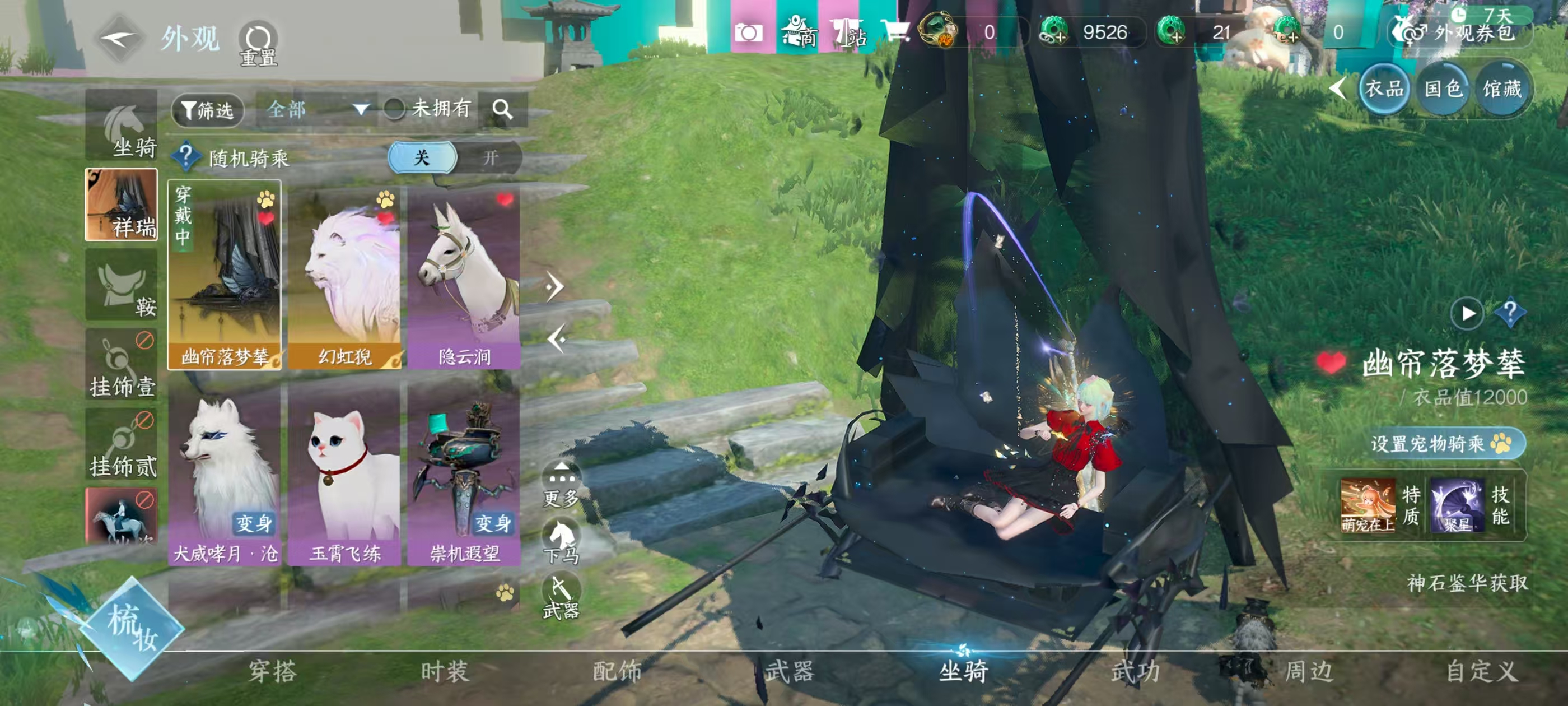Go back using the arrow beside 外观
The image size is (1568, 706).
[119, 40]
